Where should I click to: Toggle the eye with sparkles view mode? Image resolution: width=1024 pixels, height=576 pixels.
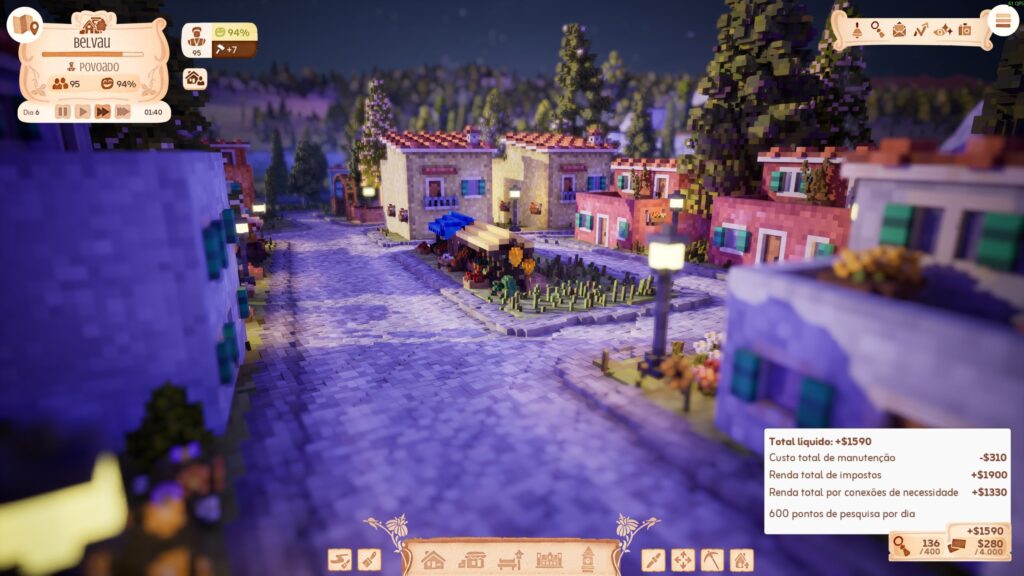(x=942, y=29)
